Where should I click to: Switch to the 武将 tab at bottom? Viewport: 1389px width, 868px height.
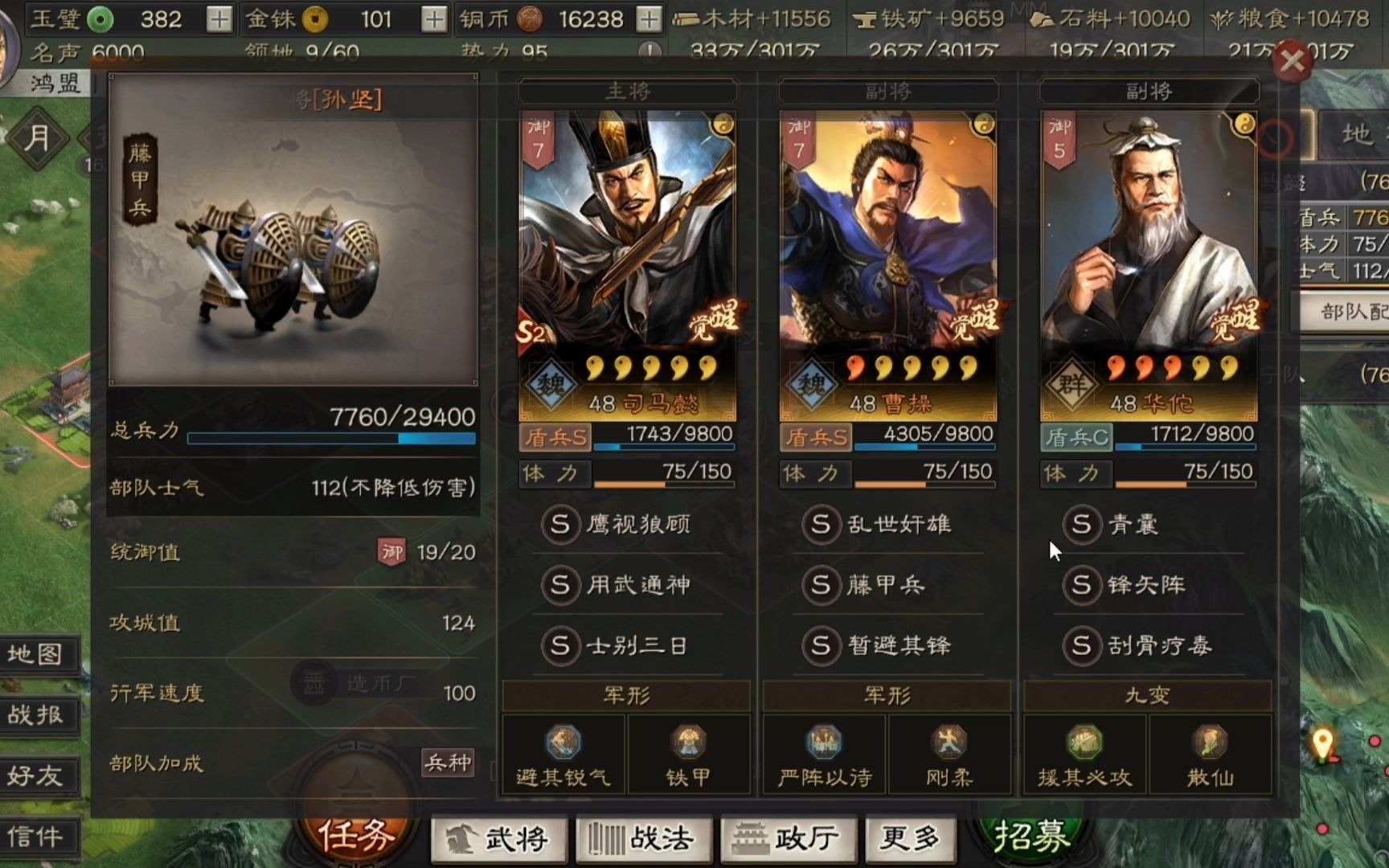pos(498,838)
